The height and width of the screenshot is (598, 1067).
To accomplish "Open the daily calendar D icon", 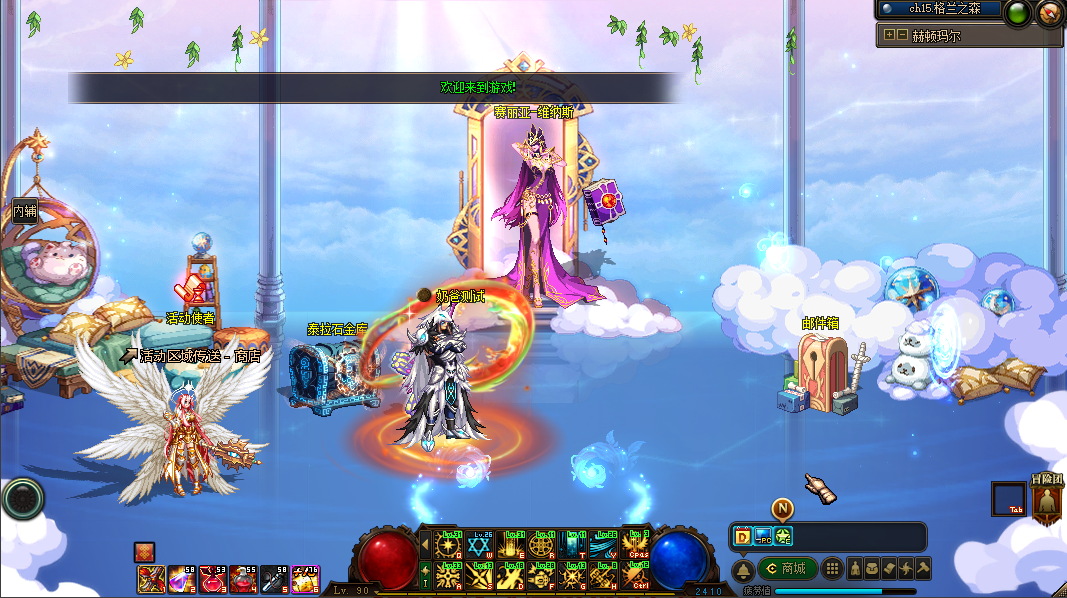I will pos(743,536).
